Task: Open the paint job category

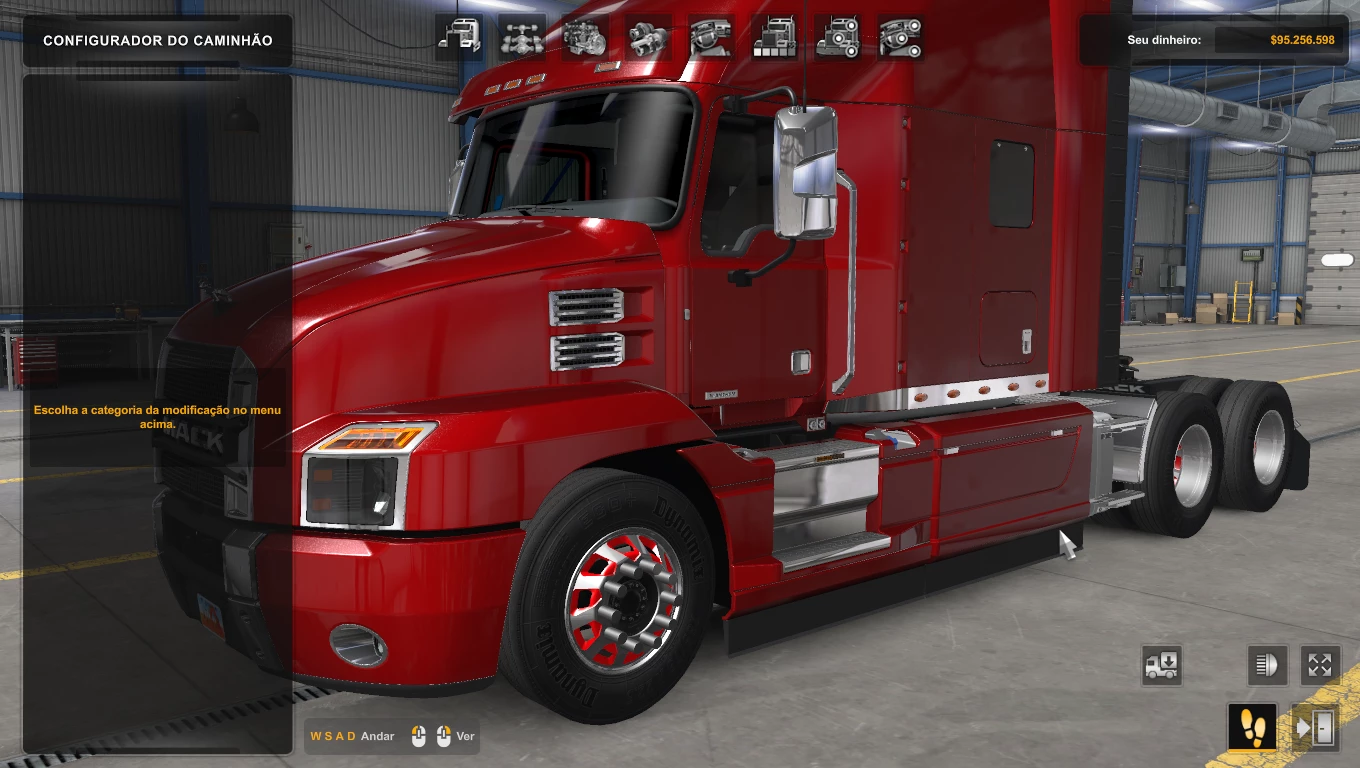Action: pyautogui.click(x=775, y=37)
